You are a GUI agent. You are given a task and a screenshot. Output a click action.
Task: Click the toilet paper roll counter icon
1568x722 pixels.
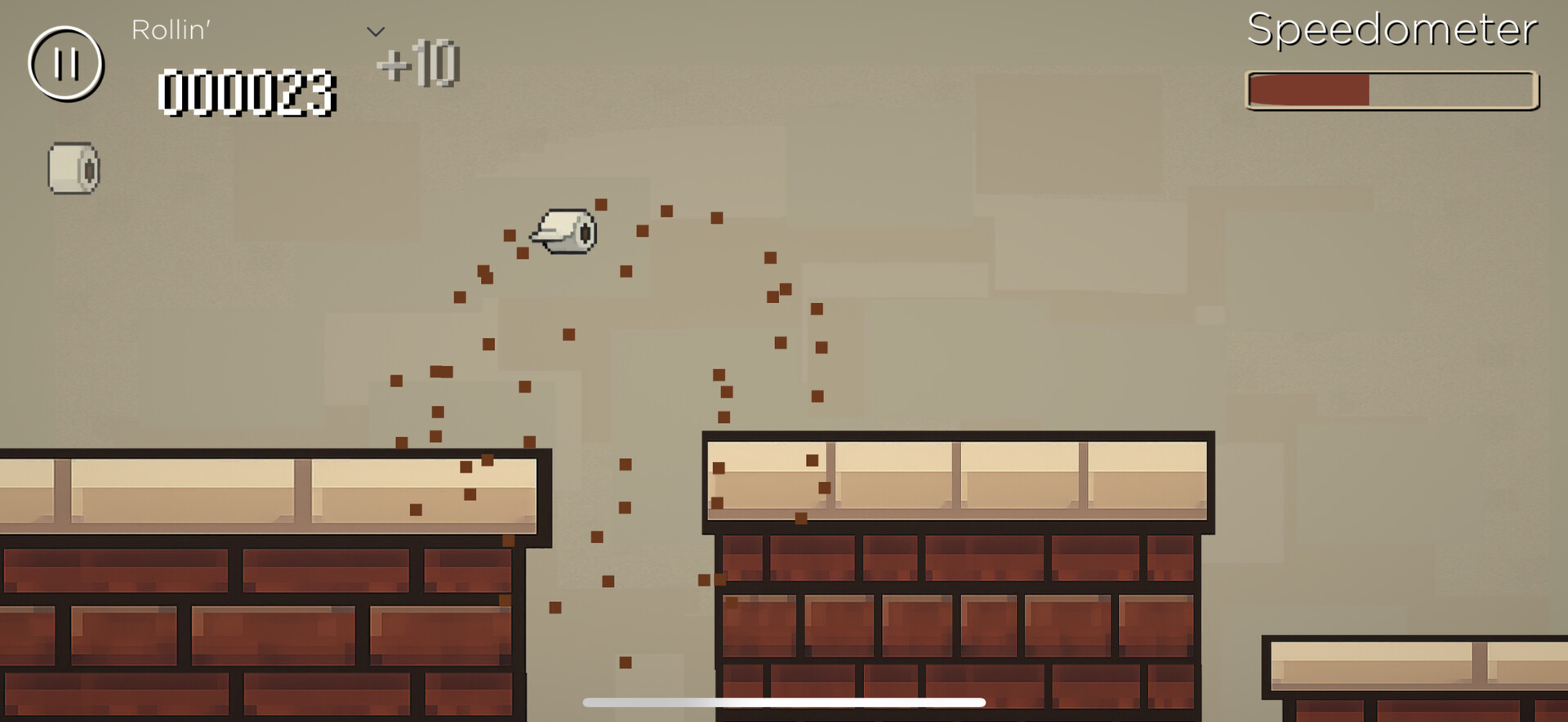[x=72, y=169]
